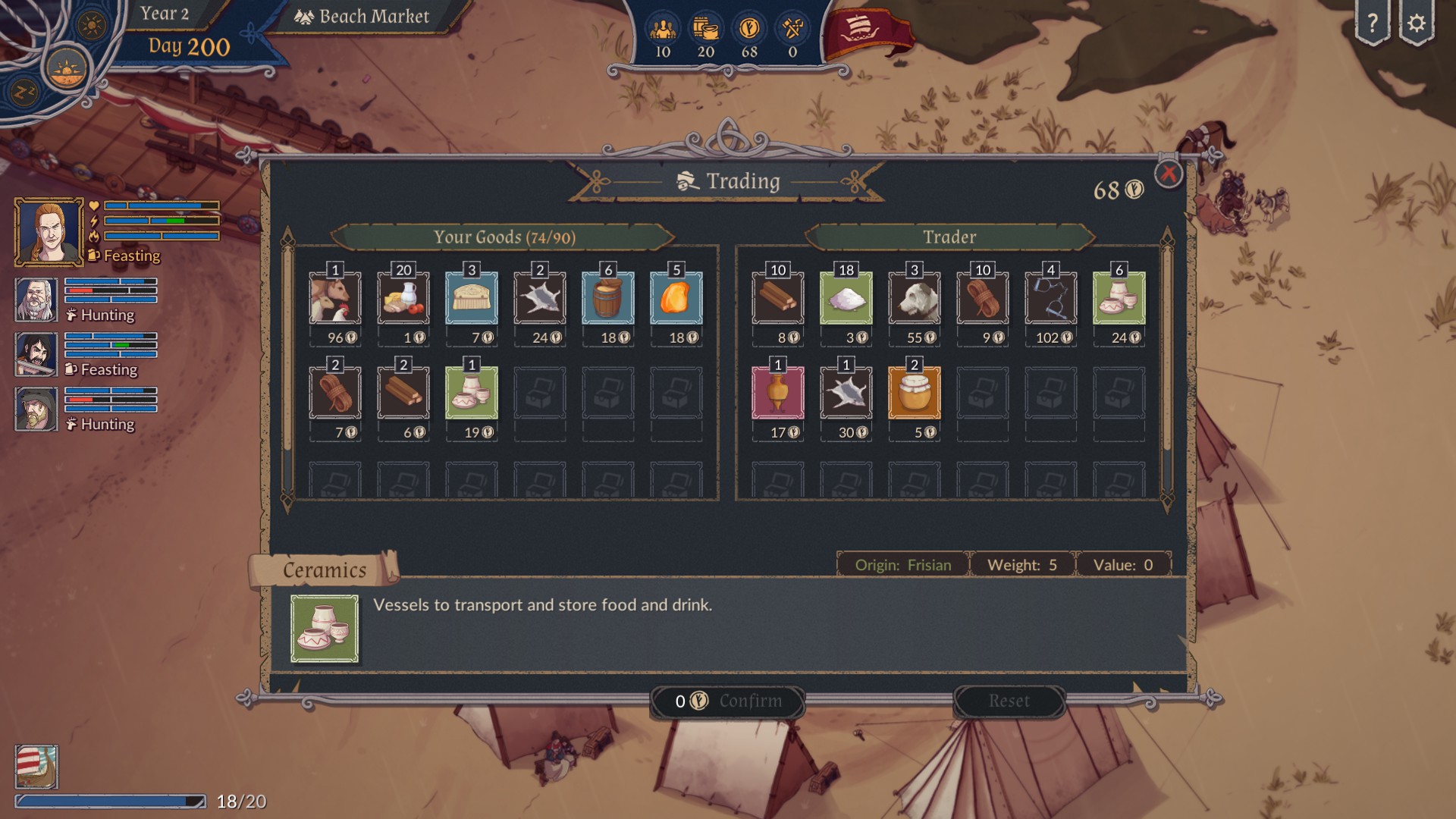The height and width of the screenshot is (819, 1456).
Task: Pick the trader's honey jar
Action: 915,393
